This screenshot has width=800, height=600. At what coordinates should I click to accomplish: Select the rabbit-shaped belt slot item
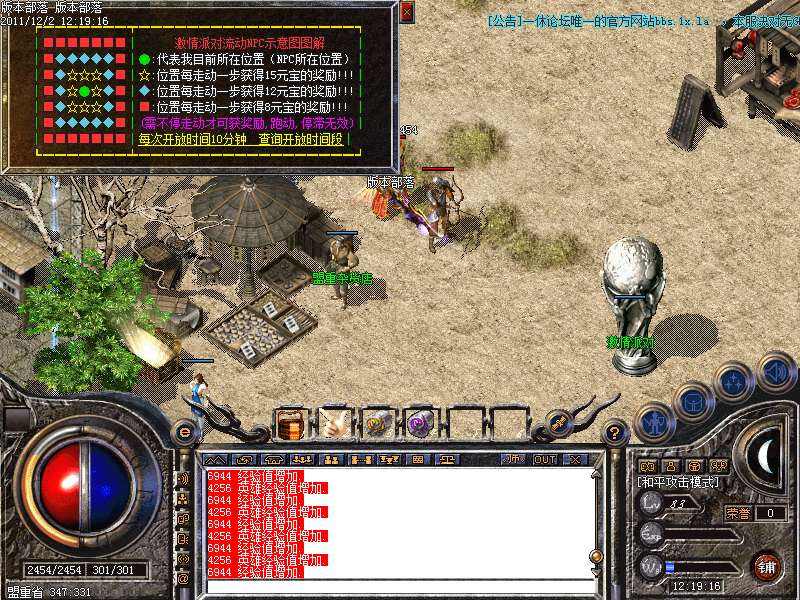click(x=335, y=423)
